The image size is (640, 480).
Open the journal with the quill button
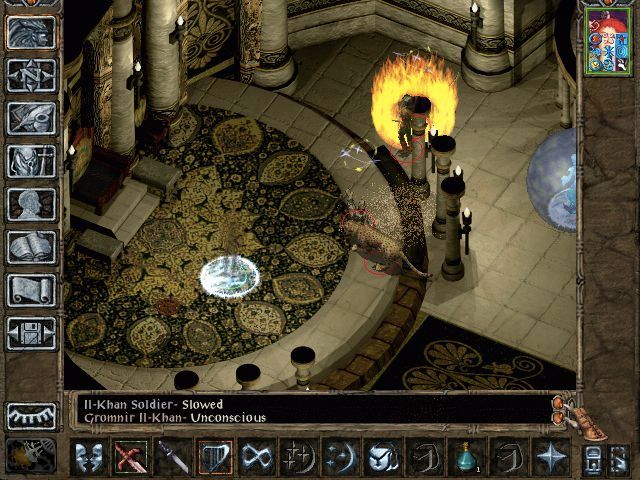31,118
